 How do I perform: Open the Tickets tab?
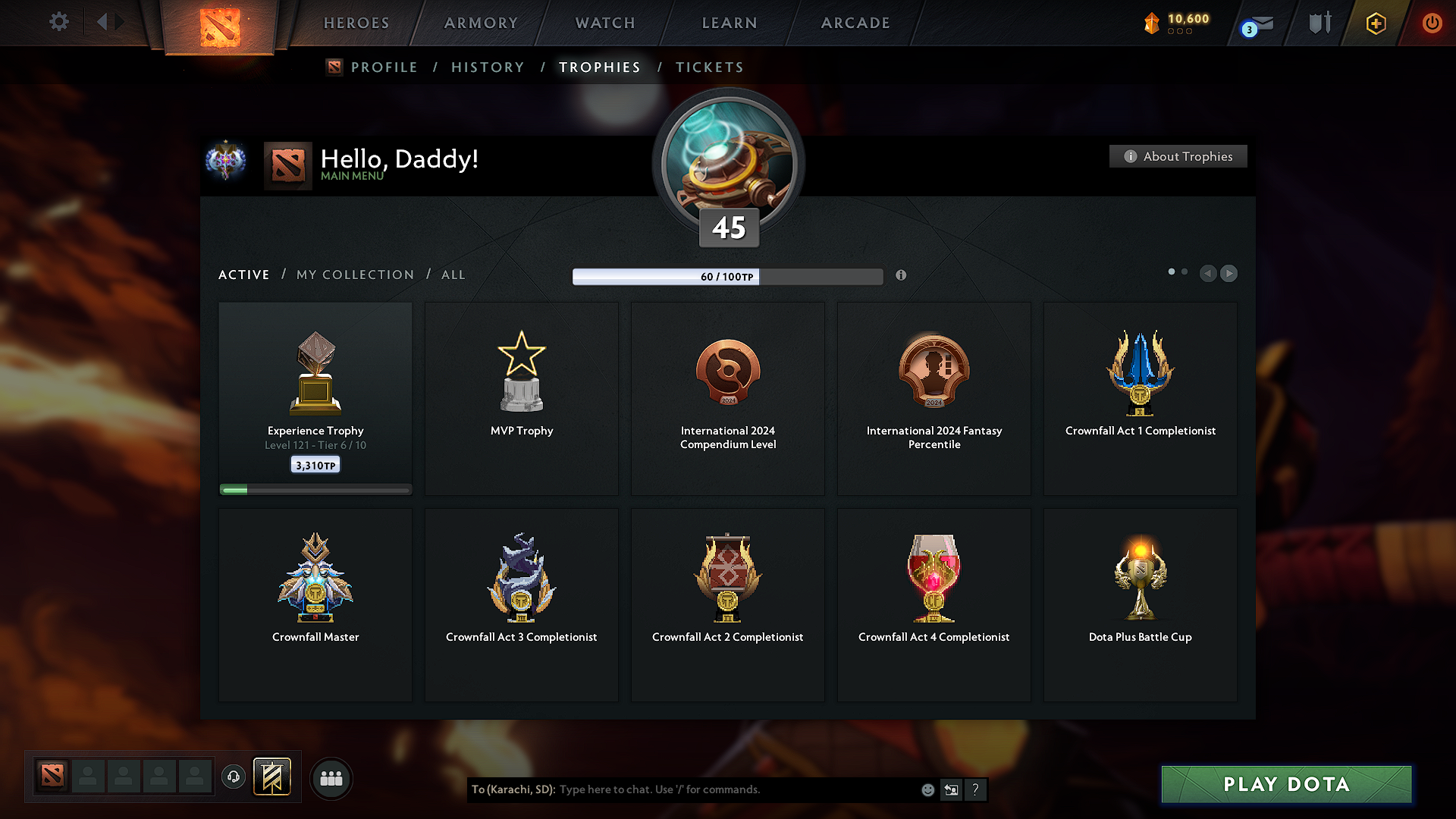[709, 67]
